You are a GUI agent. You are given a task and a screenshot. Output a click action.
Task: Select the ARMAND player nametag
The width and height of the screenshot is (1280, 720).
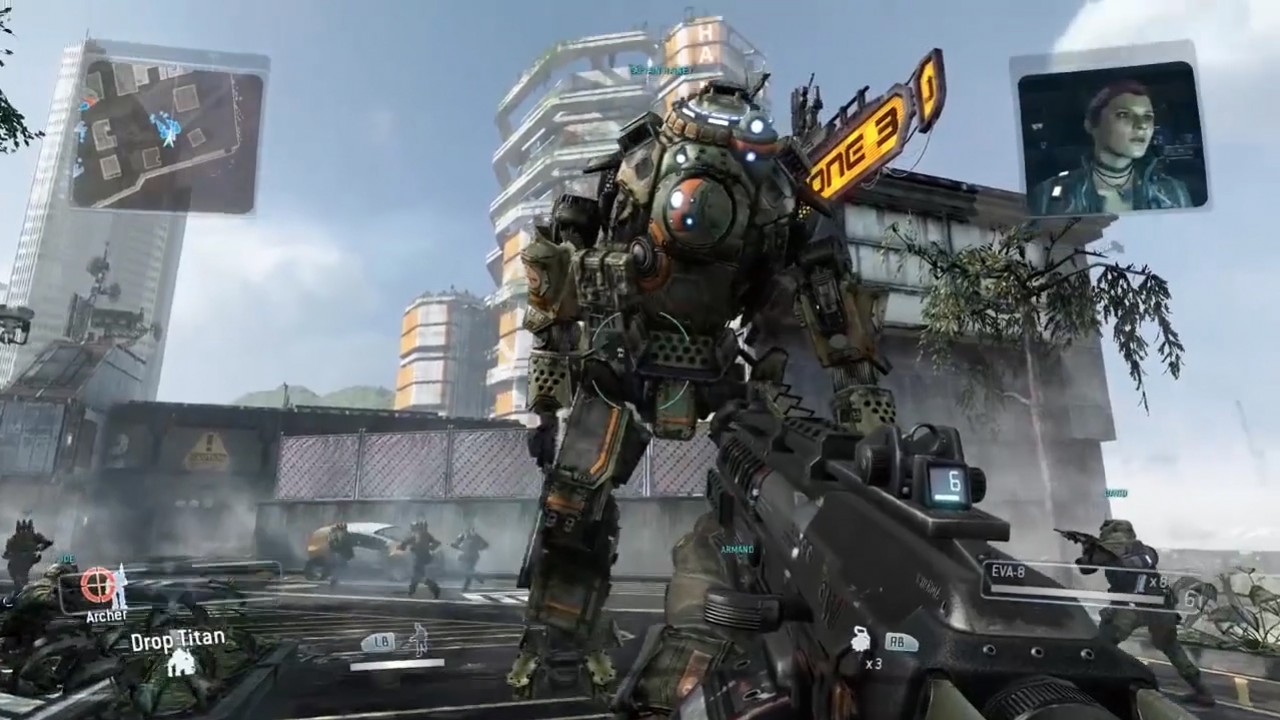[740, 551]
